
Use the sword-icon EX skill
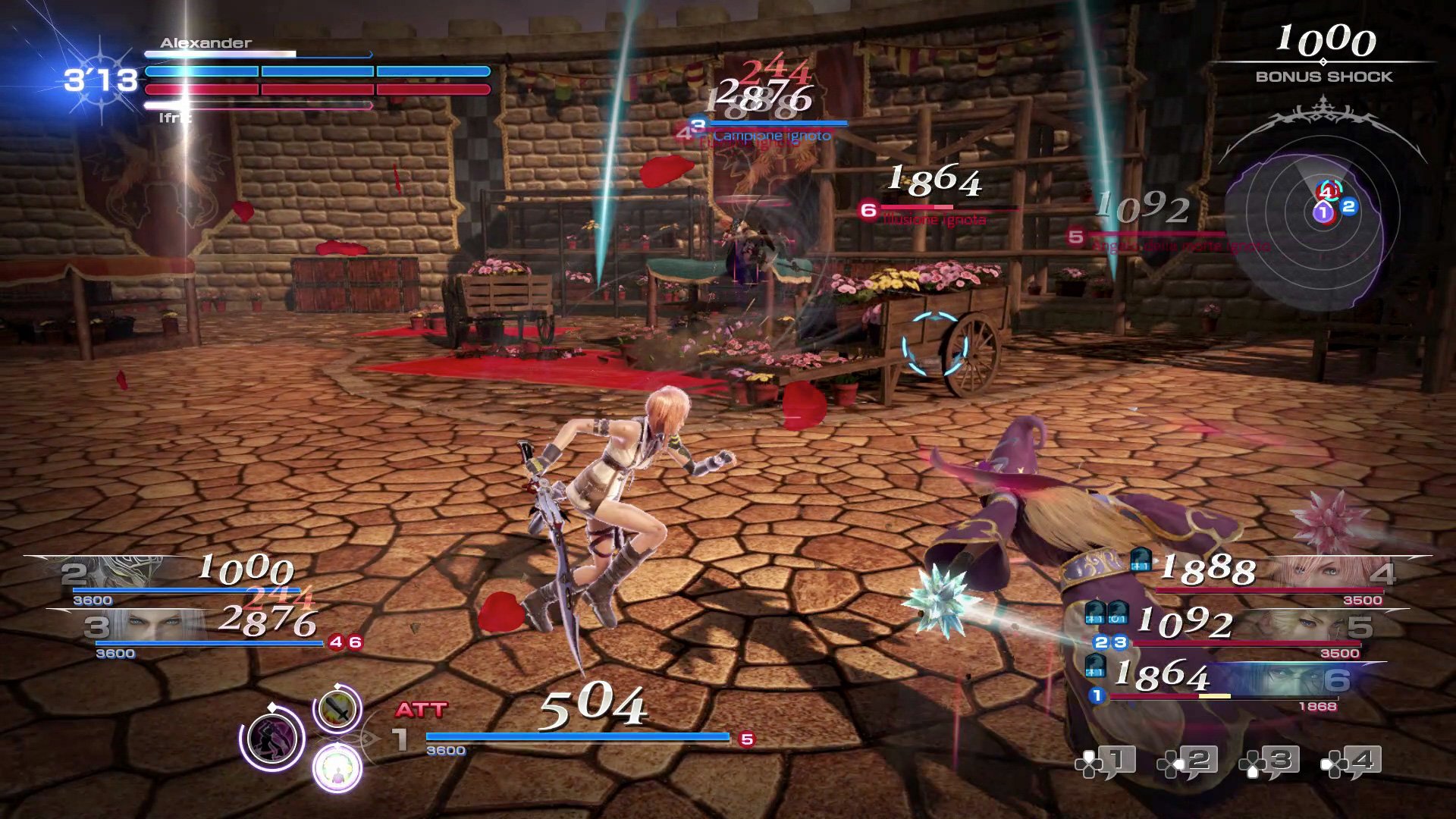(x=337, y=710)
